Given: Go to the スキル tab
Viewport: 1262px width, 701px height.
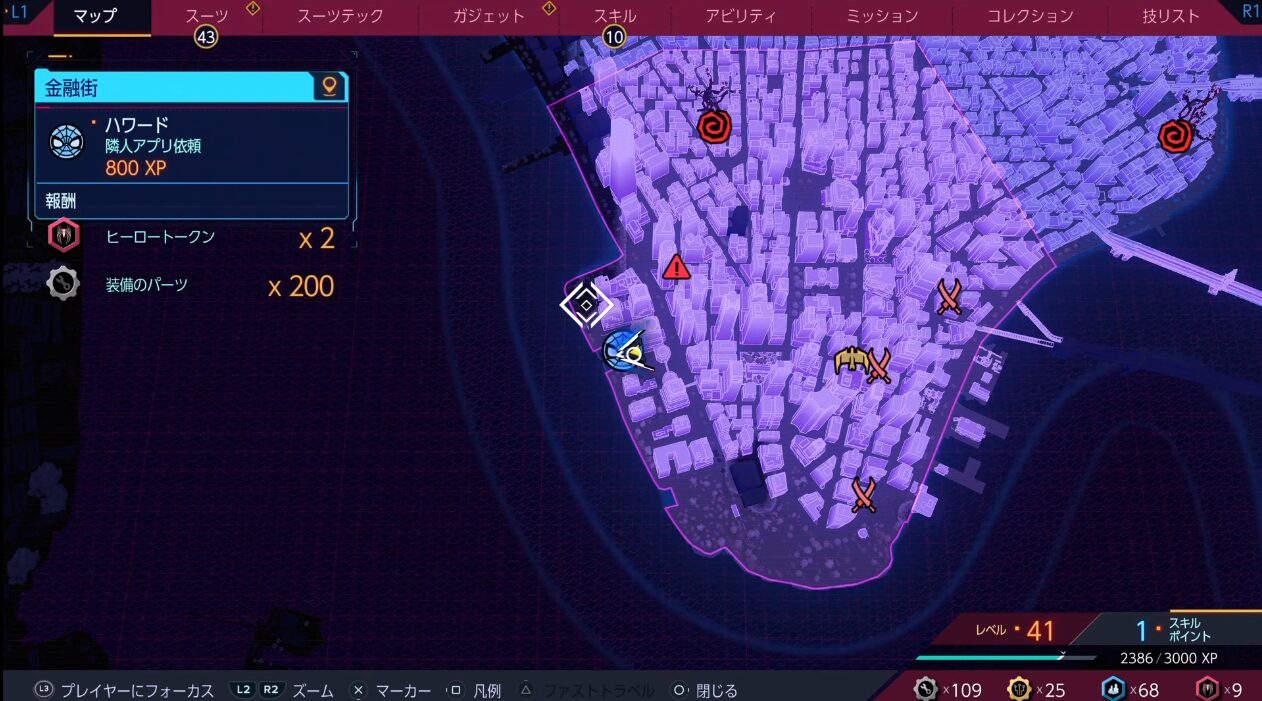Looking at the screenshot, I should (x=614, y=16).
